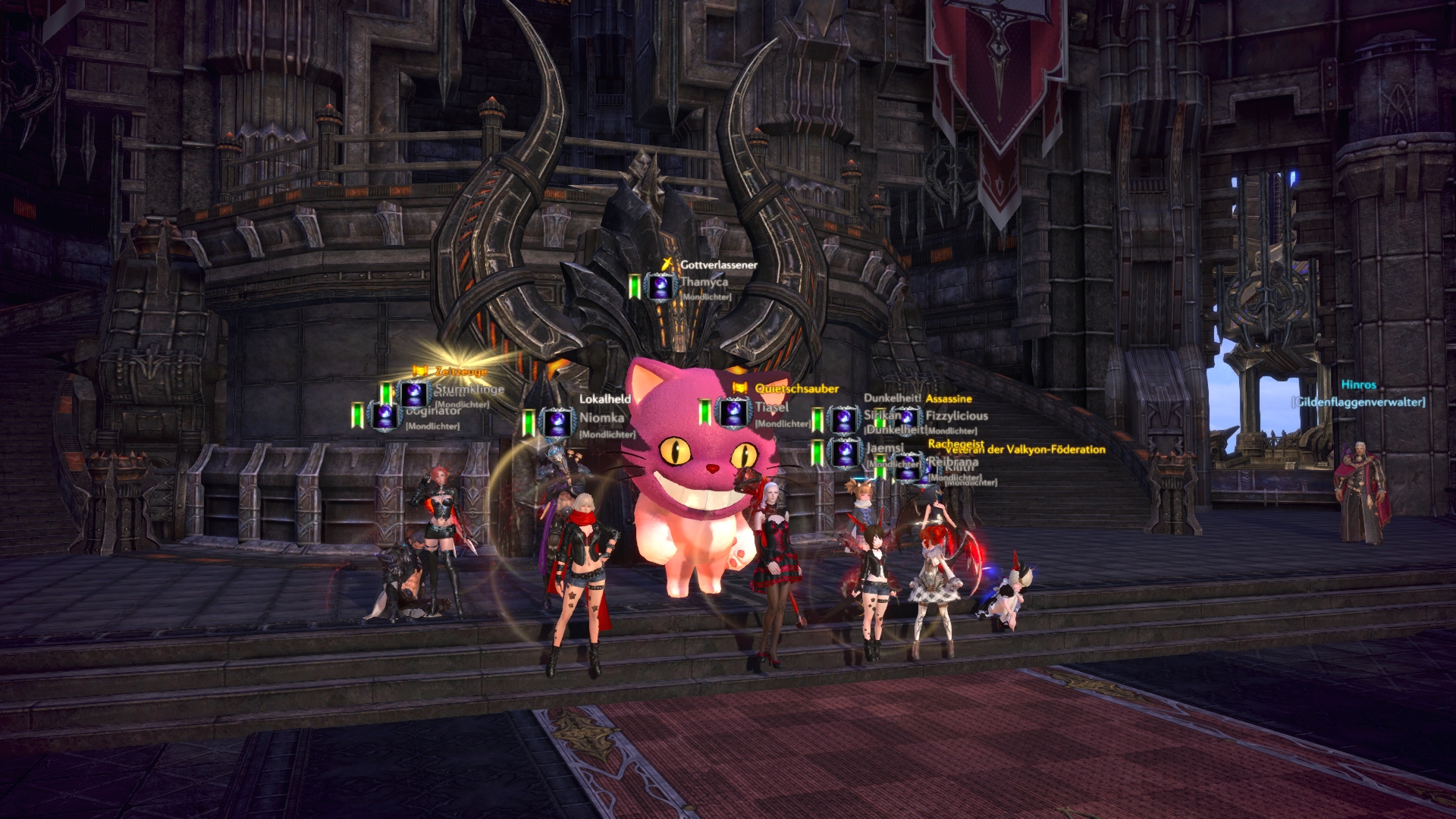Image resolution: width=1456 pixels, height=819 pixels.
Task: Target the Fizzylicious player nameplate
Action: [x=955, y=416]
